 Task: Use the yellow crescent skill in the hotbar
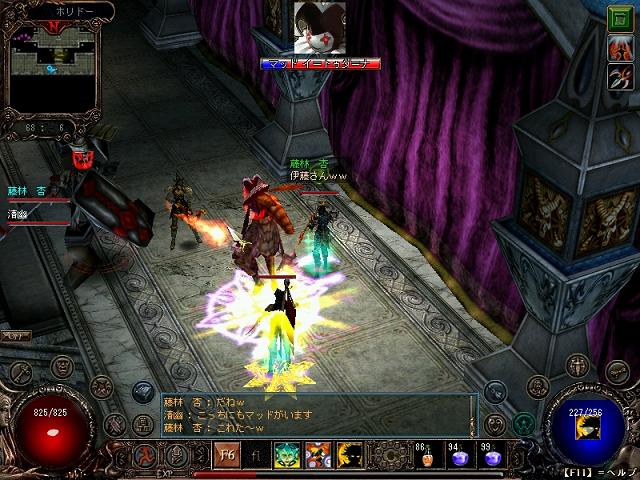349,455
